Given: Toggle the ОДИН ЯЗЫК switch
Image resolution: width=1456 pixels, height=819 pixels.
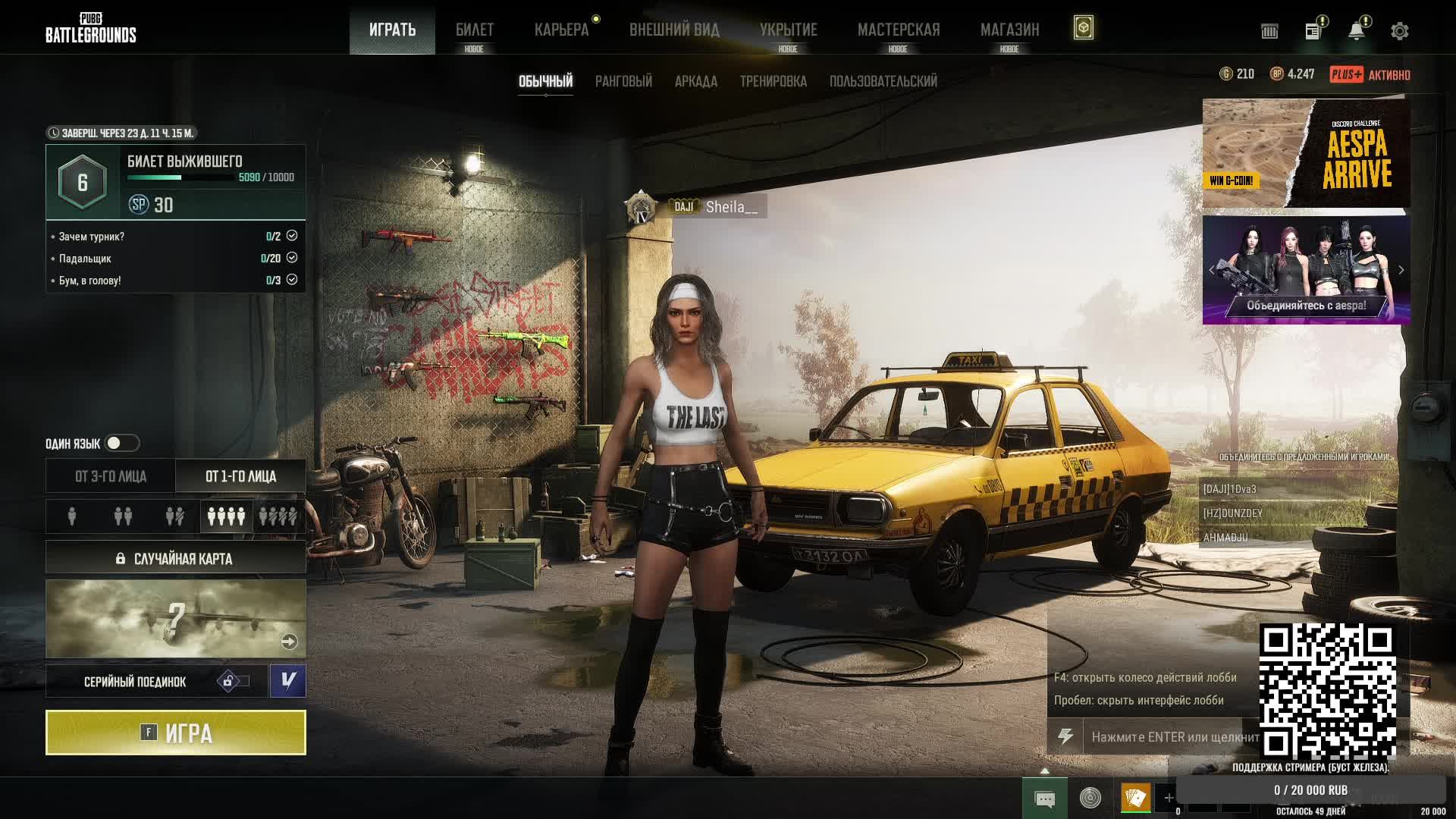Looking at the screenshot, I should pos(121,443).
